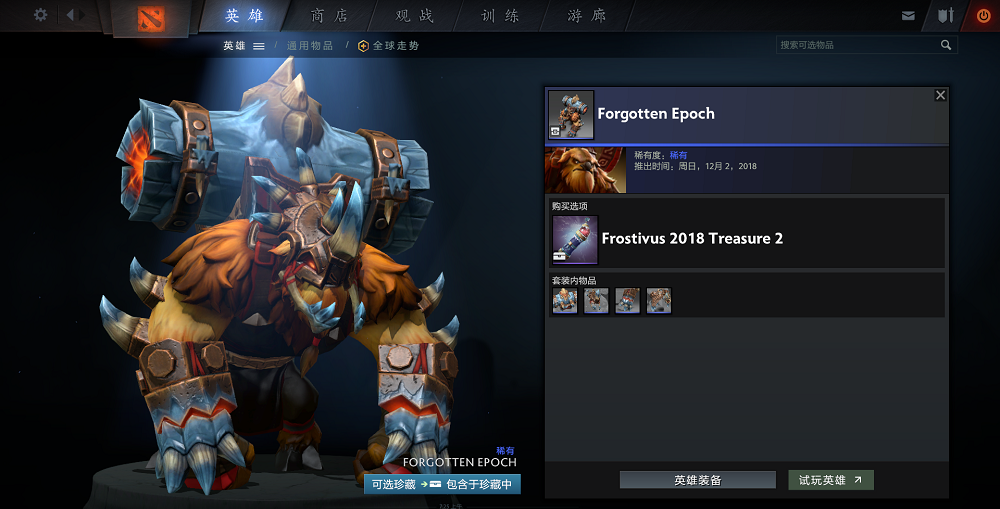Return to the Dota 2 home logo

click(151, 18)
